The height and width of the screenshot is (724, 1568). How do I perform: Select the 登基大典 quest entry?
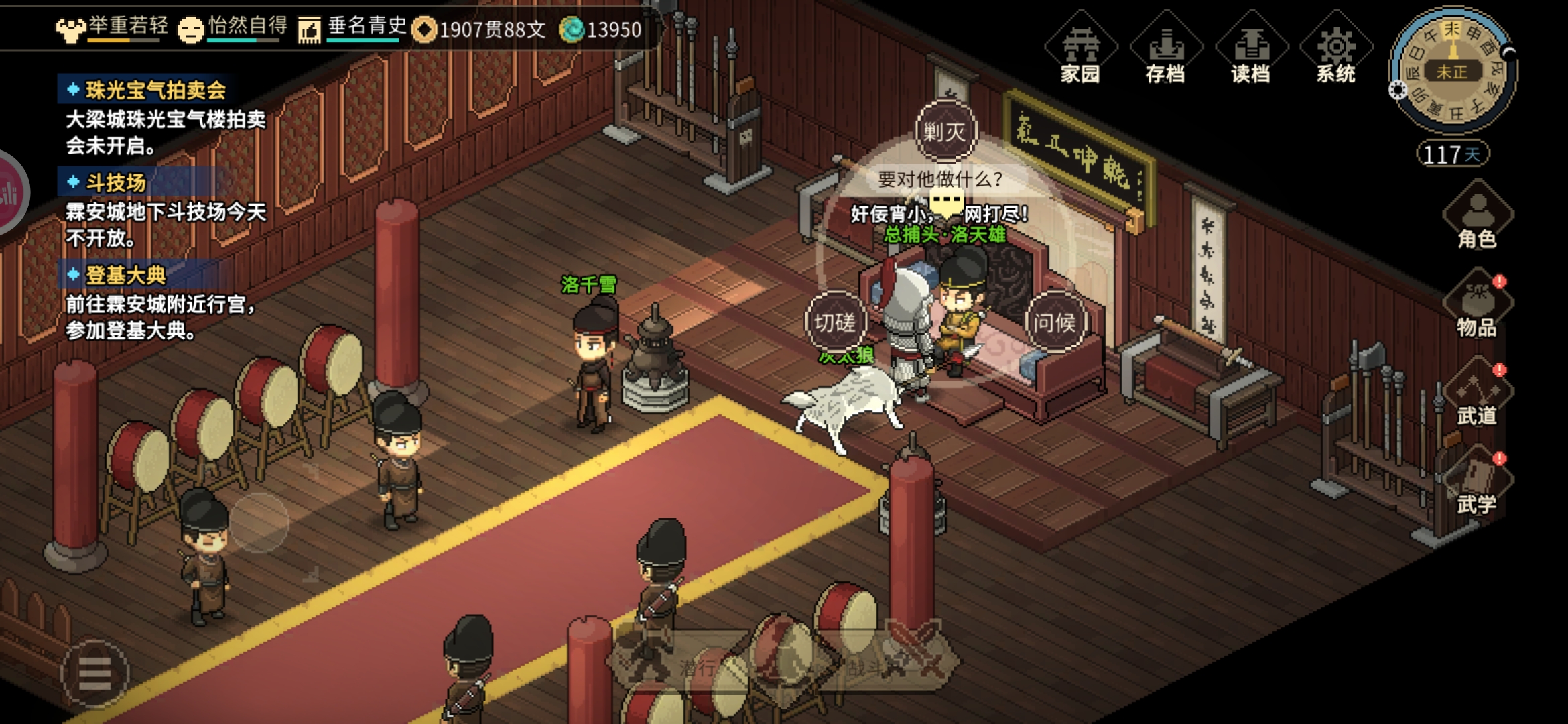[125, 275]
